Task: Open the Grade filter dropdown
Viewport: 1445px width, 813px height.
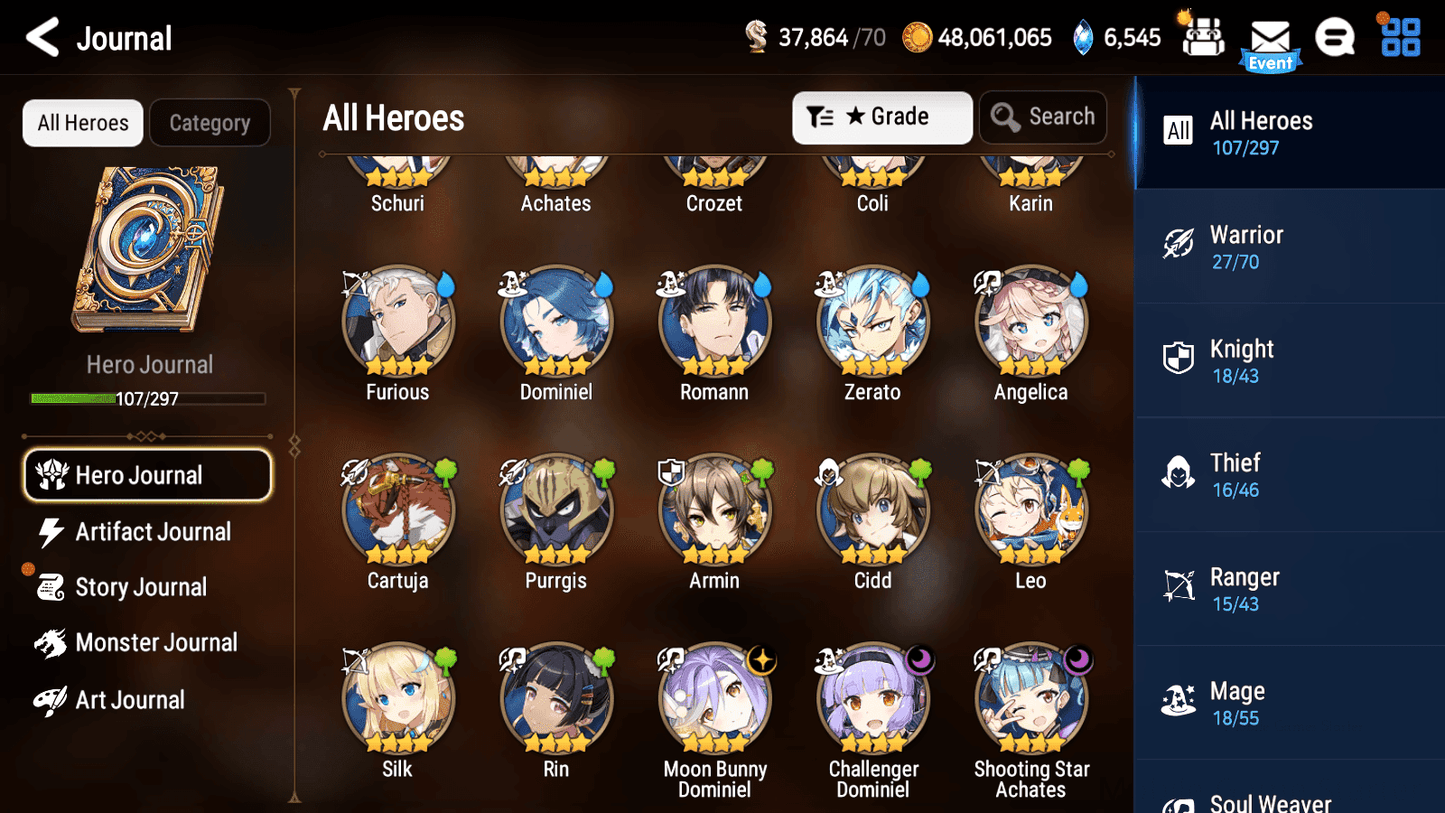Action: (x=882, y=117)
